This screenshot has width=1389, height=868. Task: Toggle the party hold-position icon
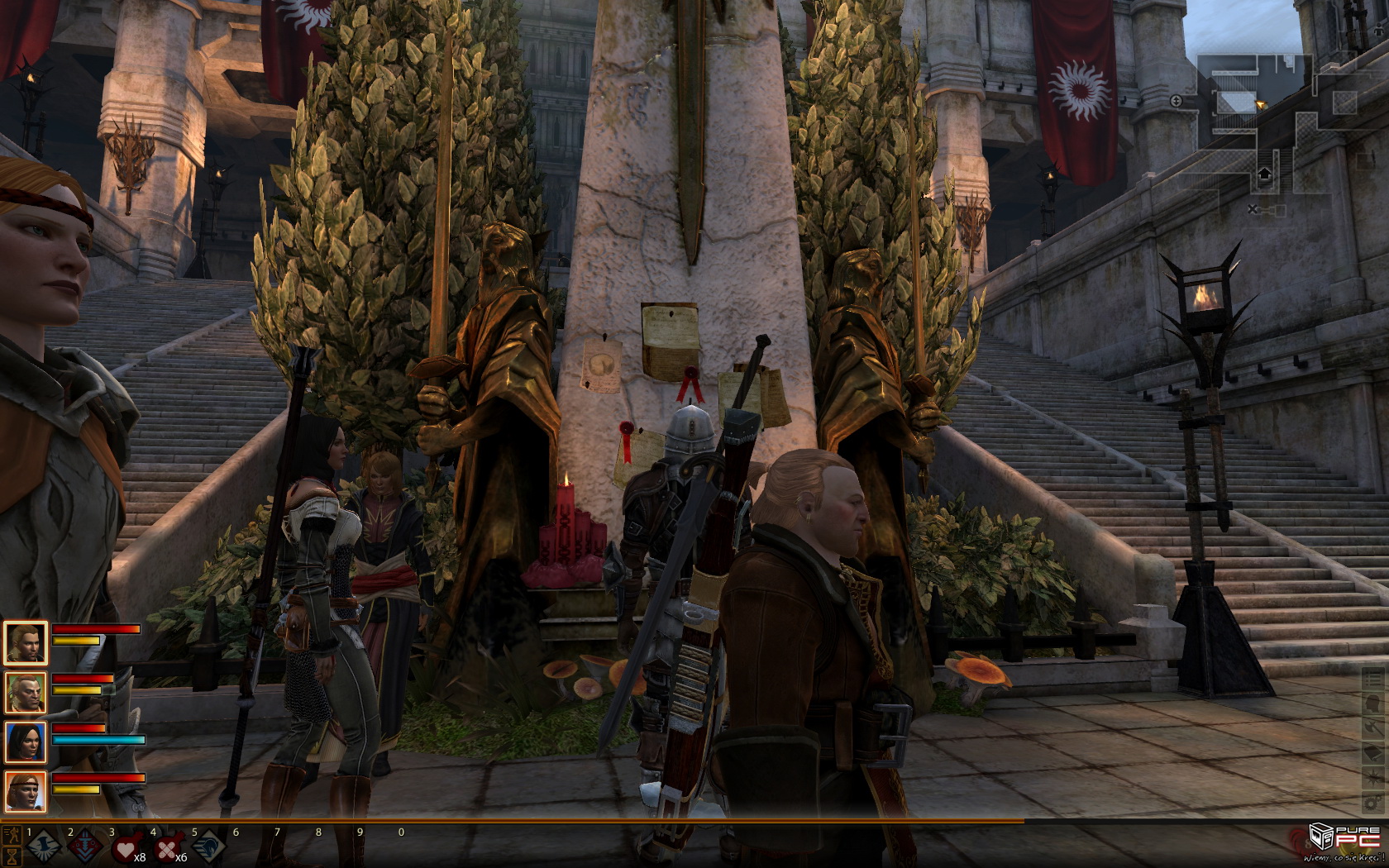(x=12, y=833)
